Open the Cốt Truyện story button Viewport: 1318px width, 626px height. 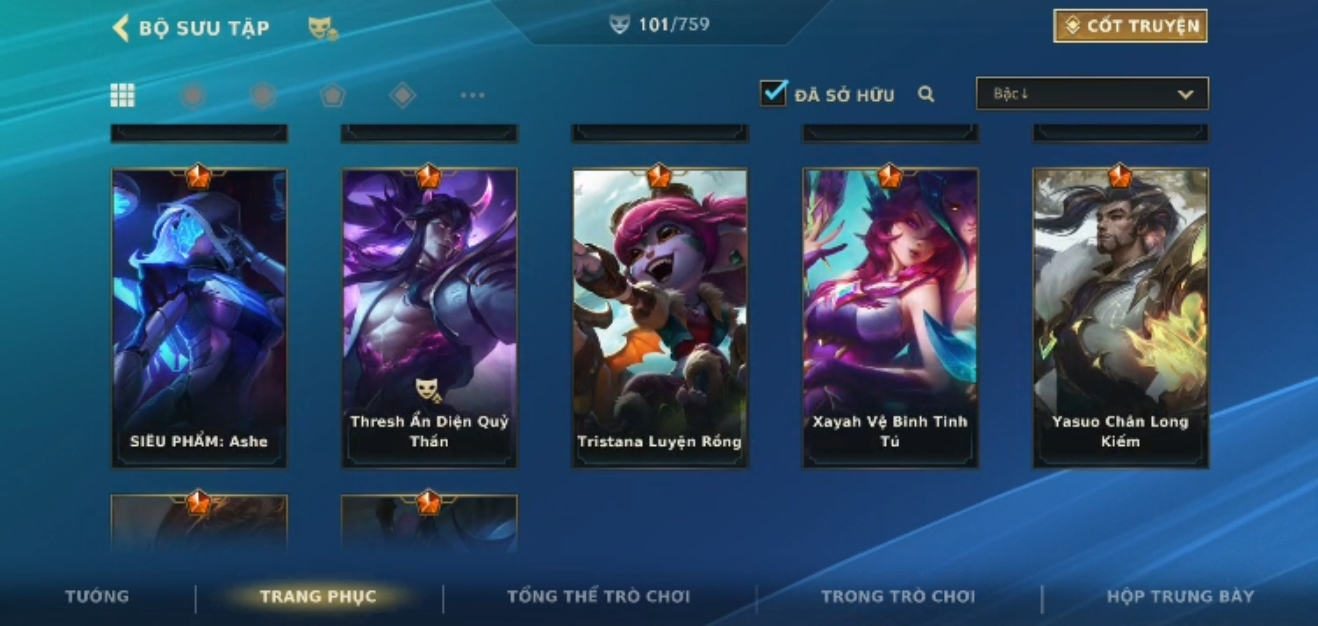point(1130,26)
